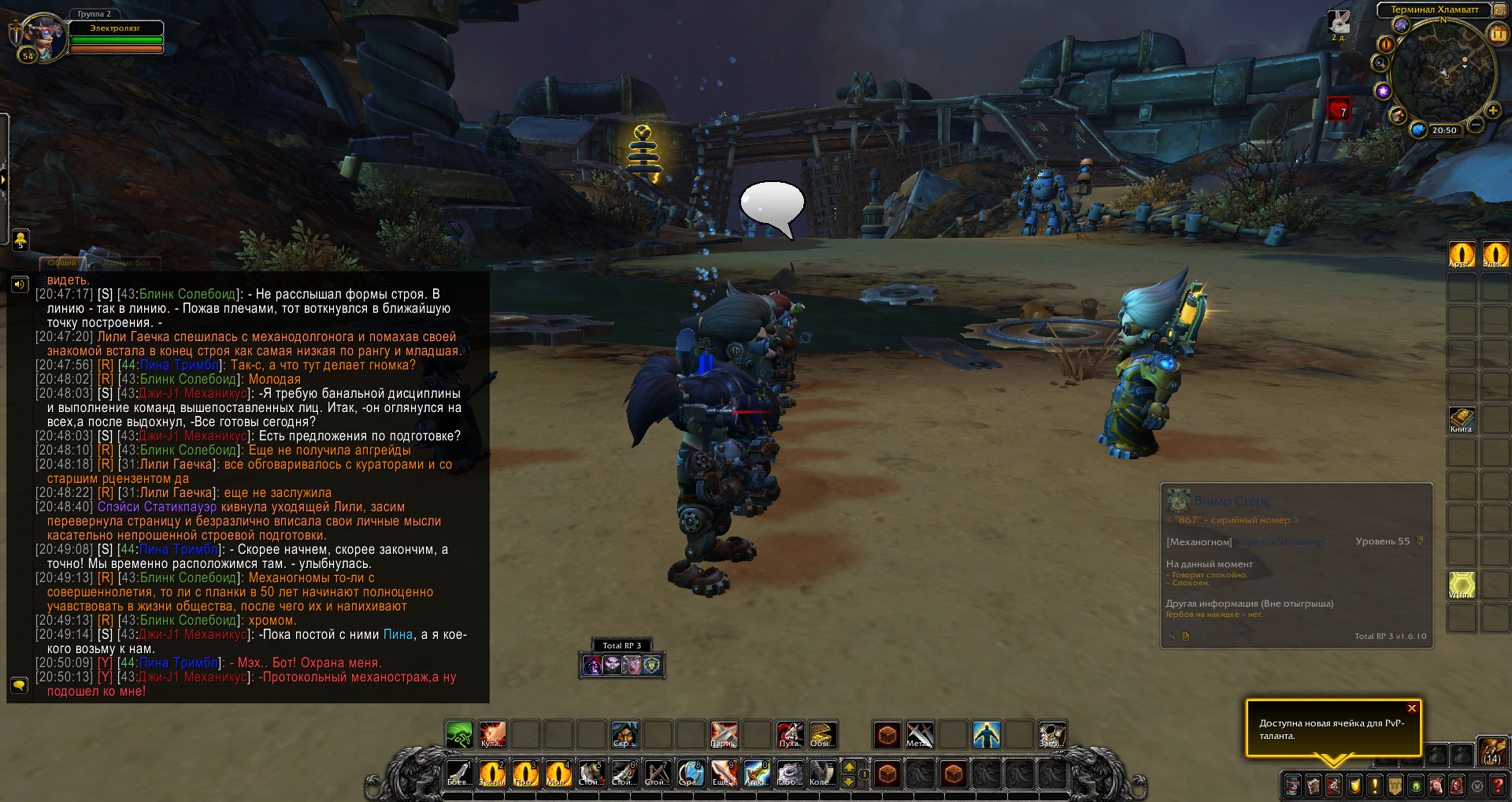
Task: Use the green running figure ability
Action: pyautogui.click(x=459, y=734)
